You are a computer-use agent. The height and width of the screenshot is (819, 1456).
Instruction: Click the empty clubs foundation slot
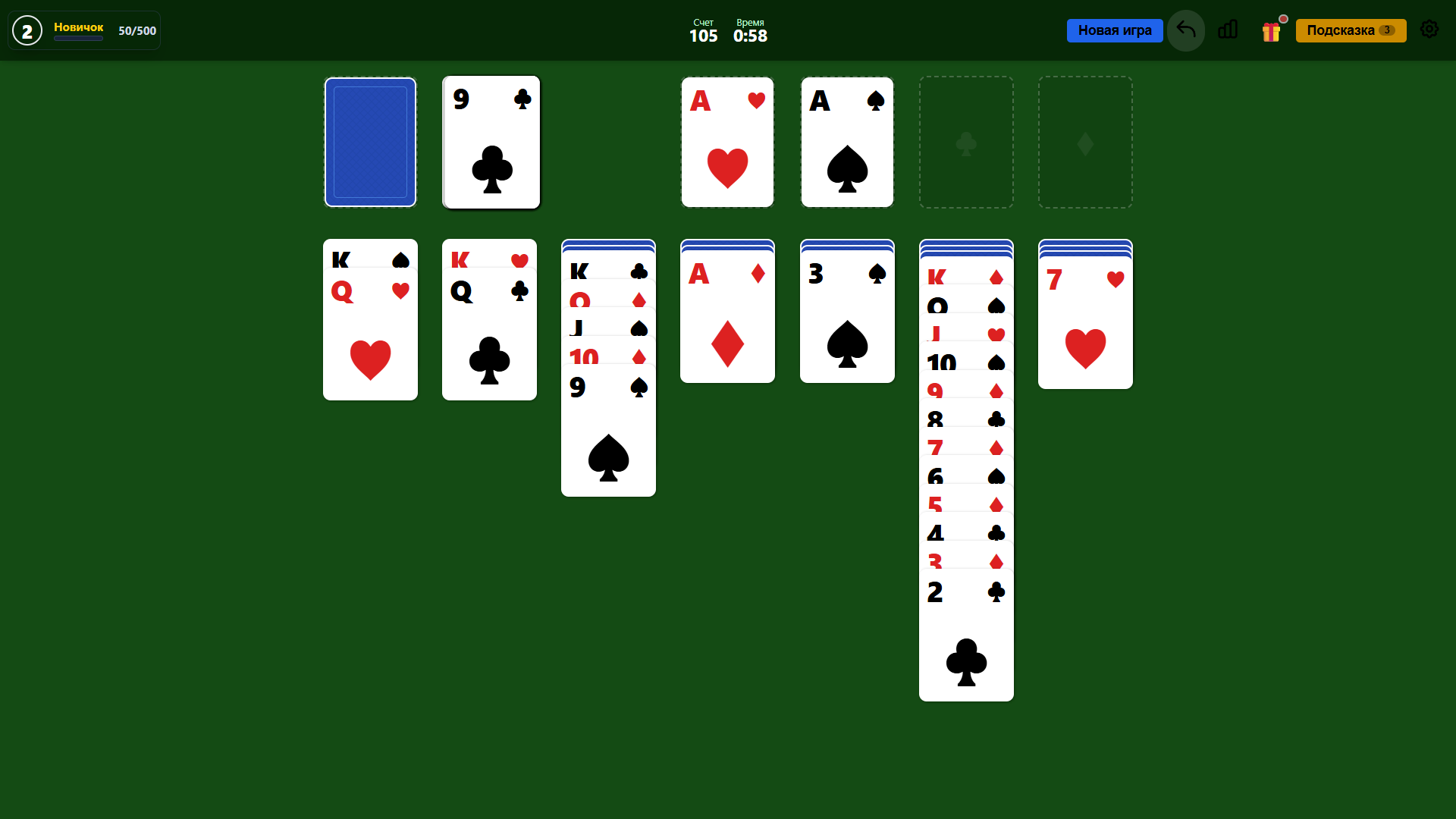[x=966, y=142]
